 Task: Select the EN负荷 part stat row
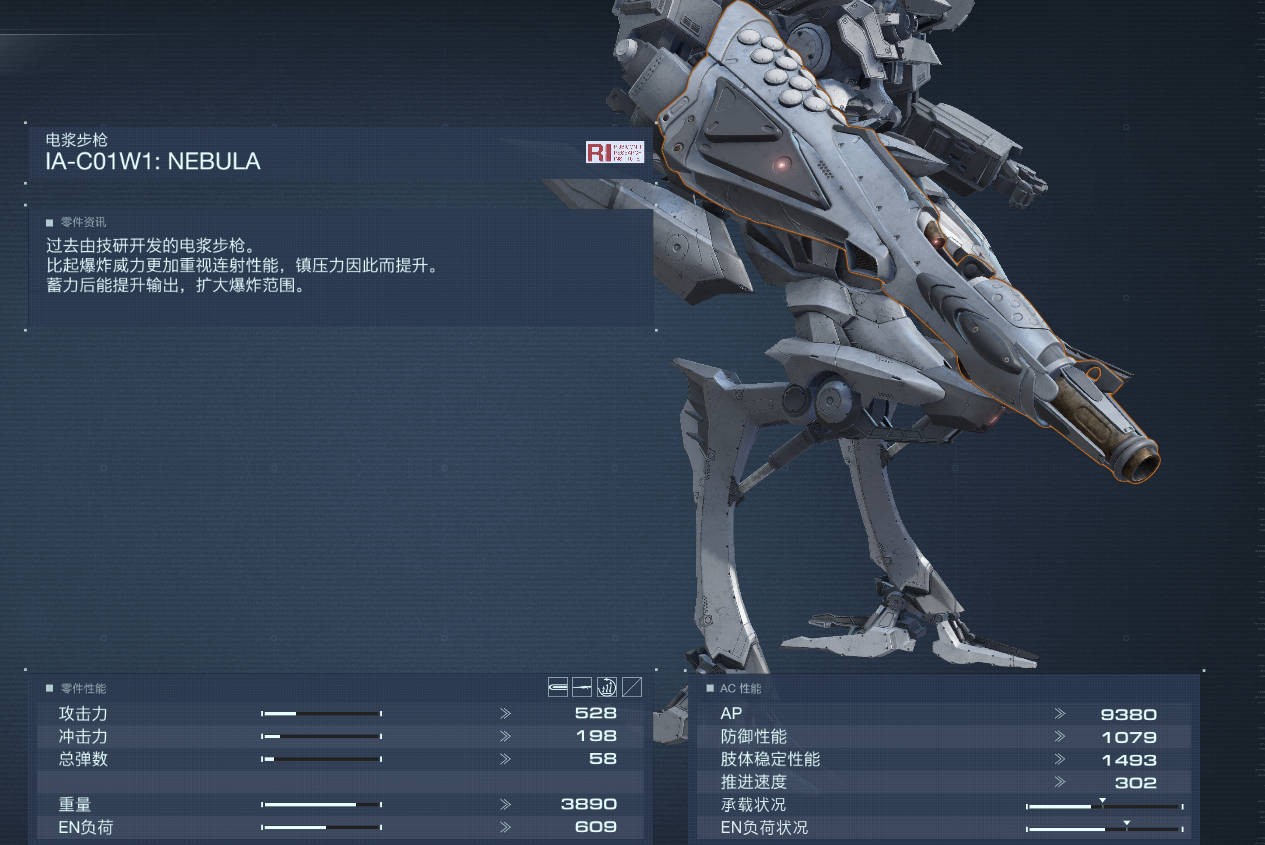point(340,827)
